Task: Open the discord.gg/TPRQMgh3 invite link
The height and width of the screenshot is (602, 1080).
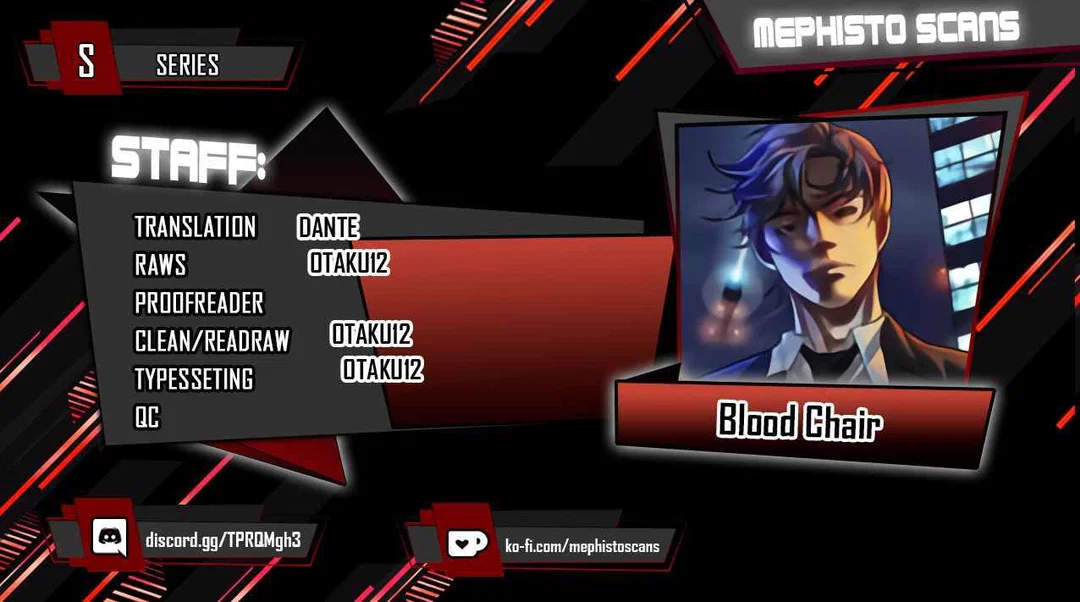Action: [x=223, y=540]
